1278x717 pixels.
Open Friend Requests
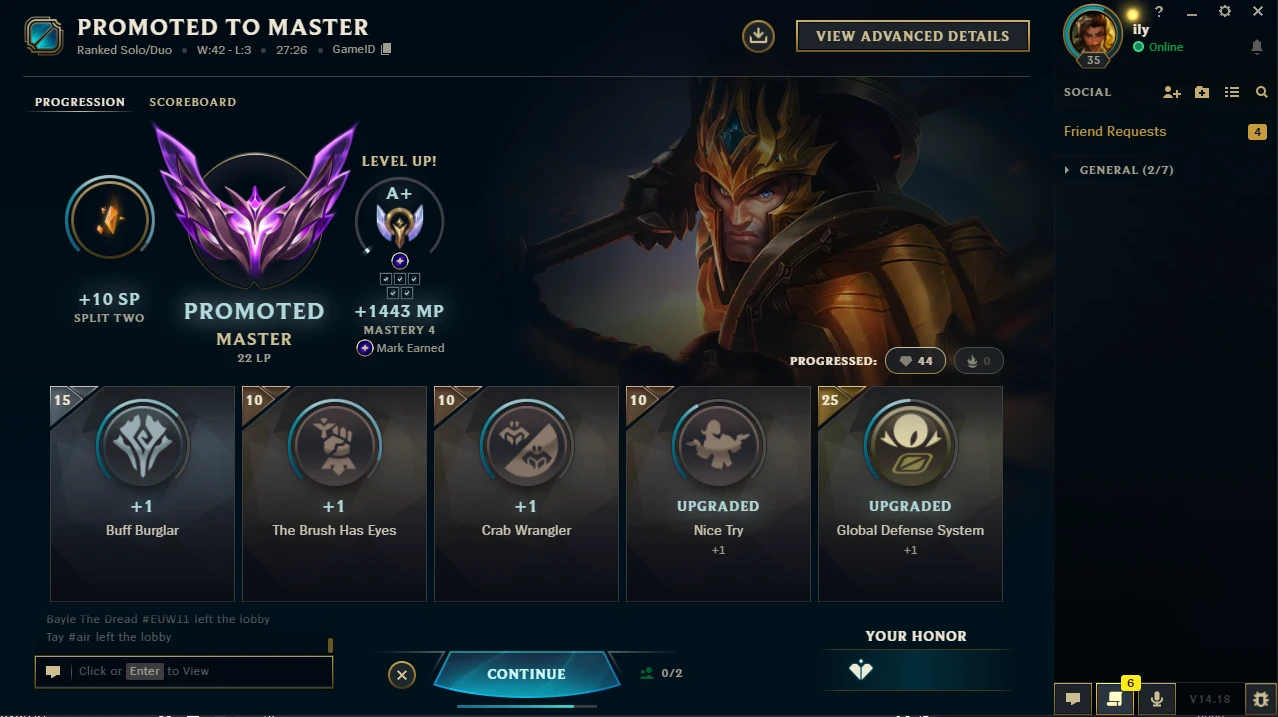pyautogui.click(x=1115, y=131)
